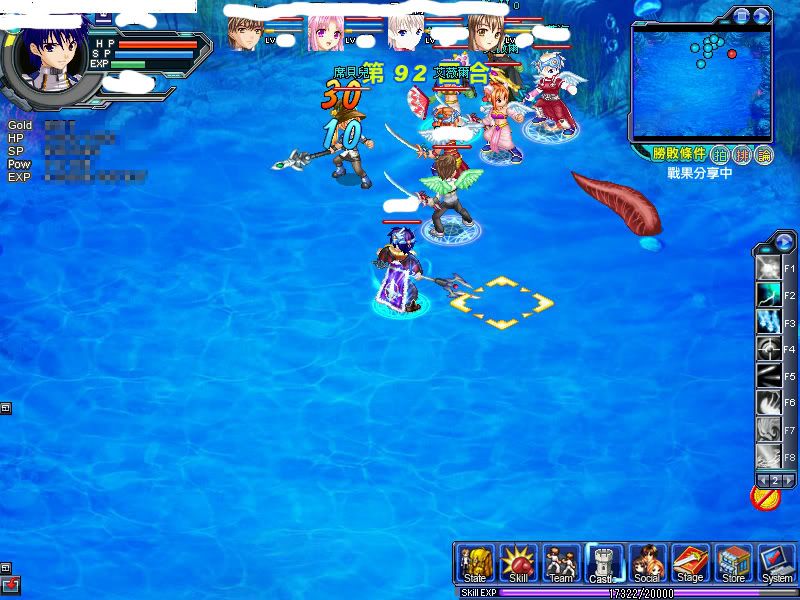Click the round 論 button under minimap

pos(764,154)
